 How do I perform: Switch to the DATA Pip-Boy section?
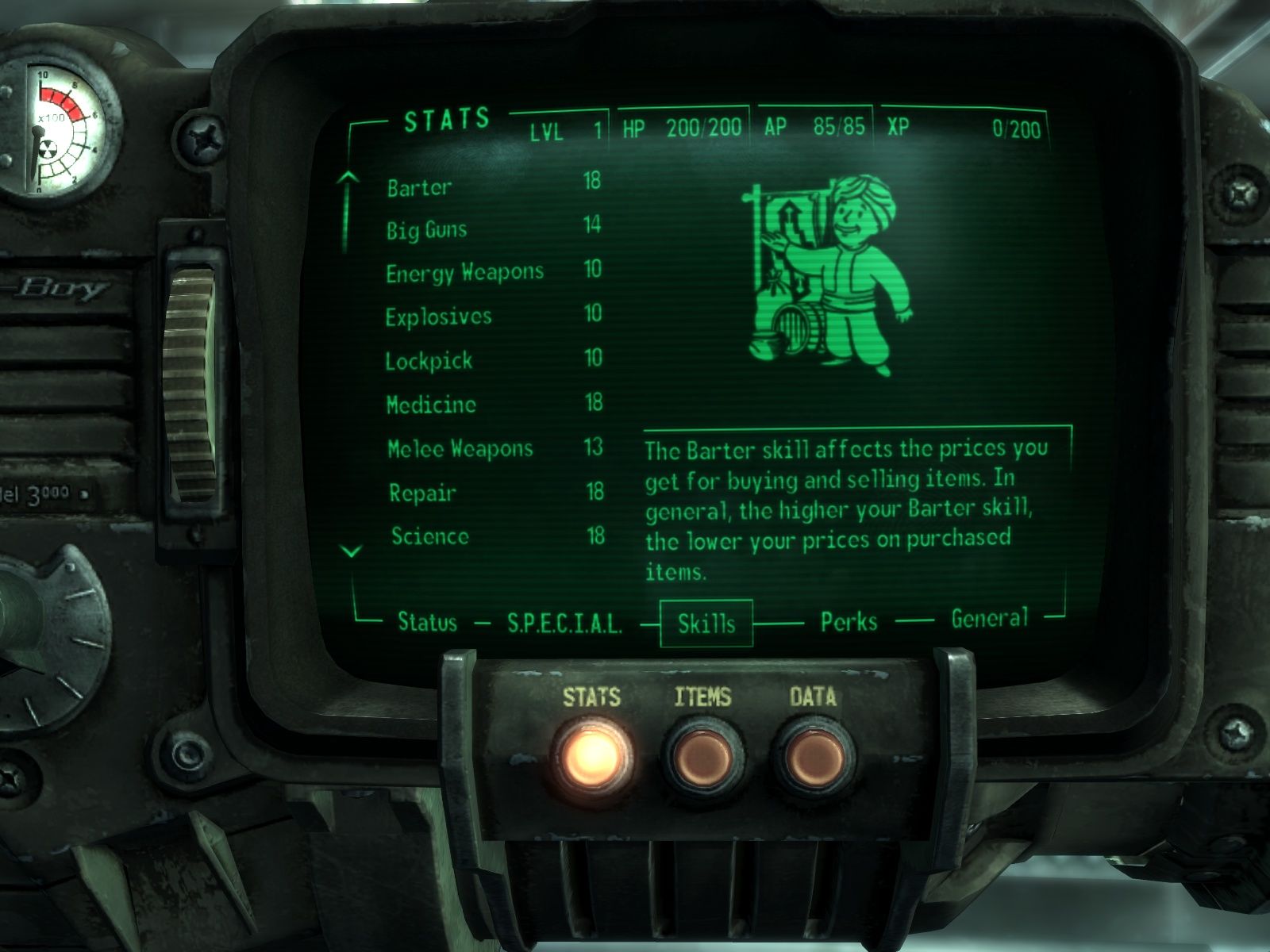[813, 757]
